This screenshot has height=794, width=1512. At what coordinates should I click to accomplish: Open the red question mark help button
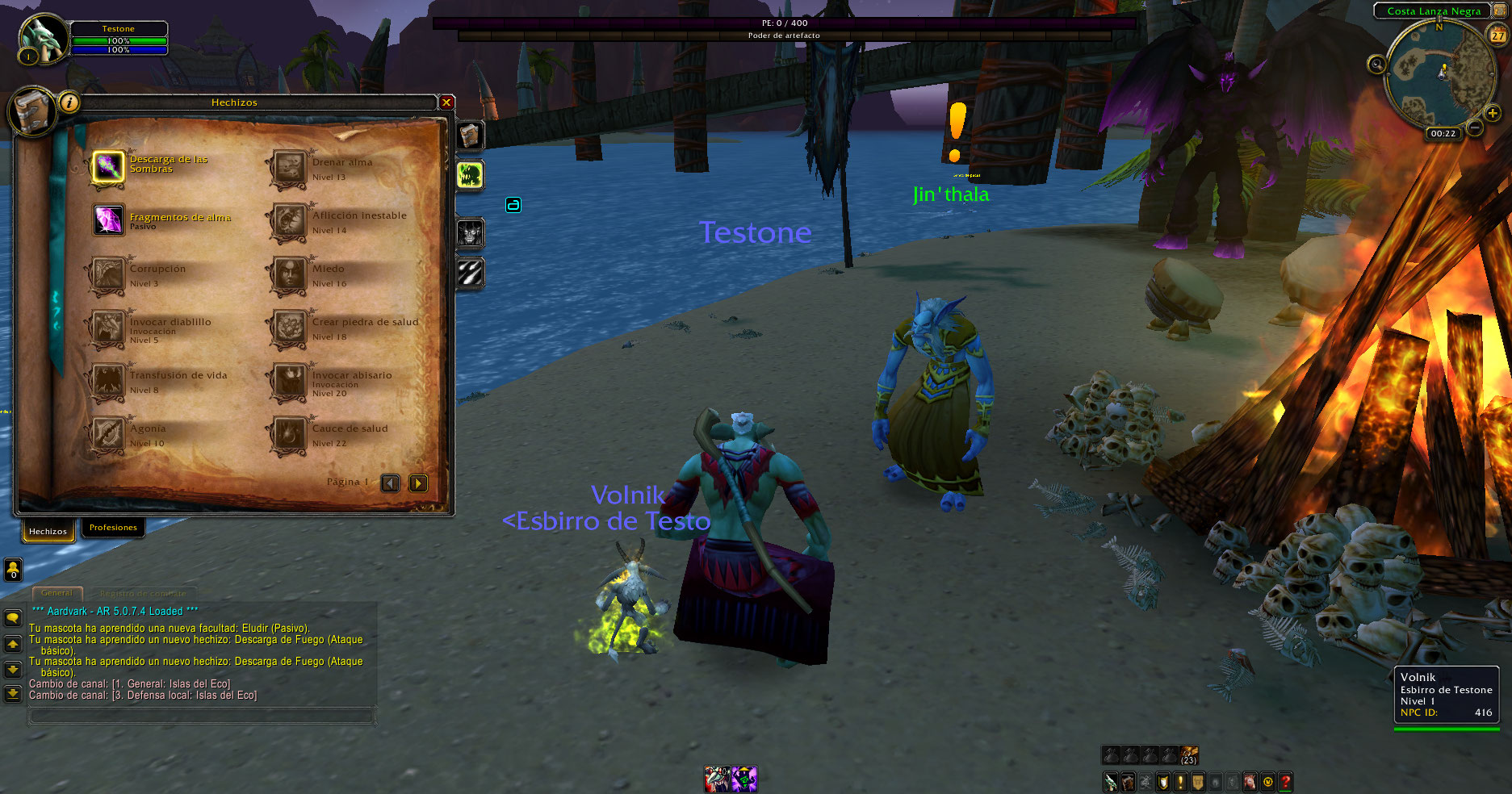[1285, 781]
